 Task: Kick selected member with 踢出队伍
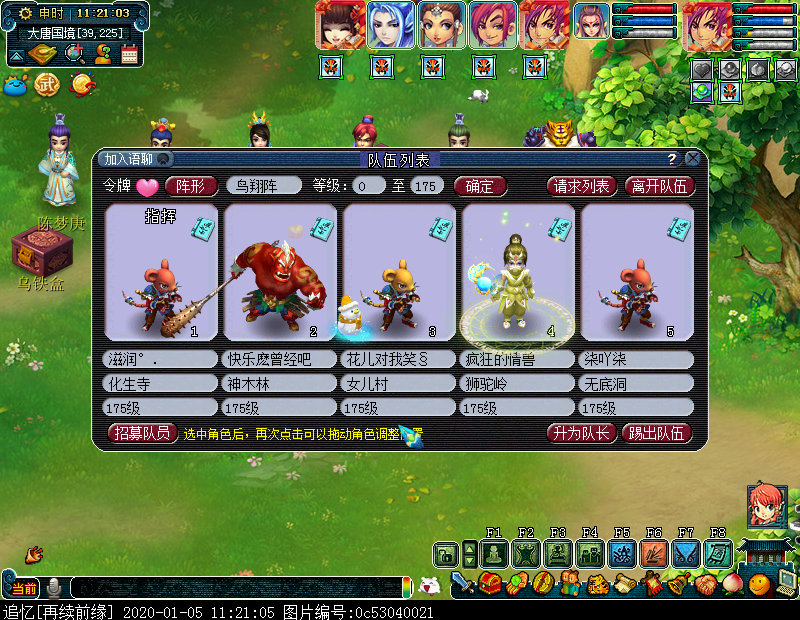[656, 433]
